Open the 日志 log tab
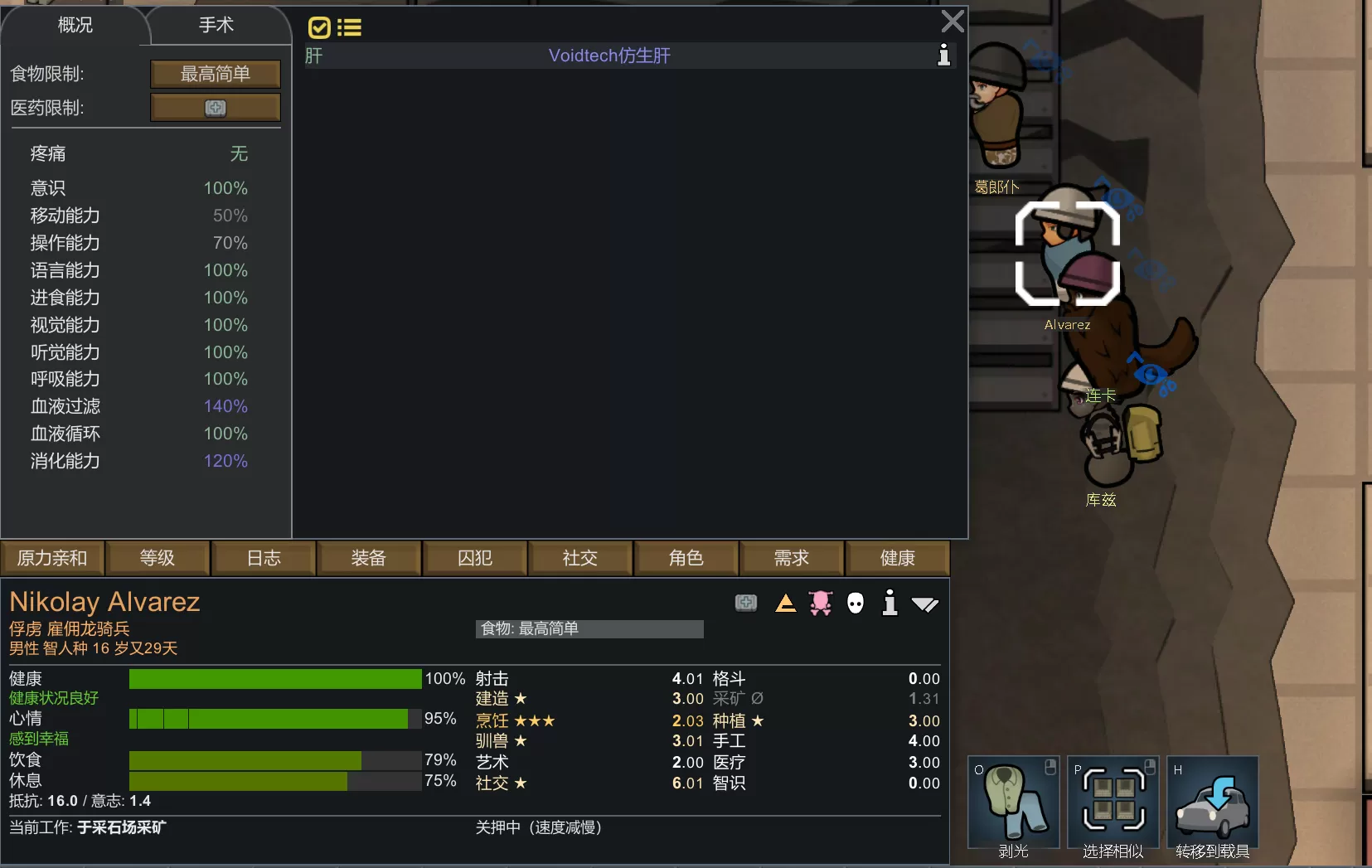Viewport: 1372px width, 868px height. (x=264, y=558)
